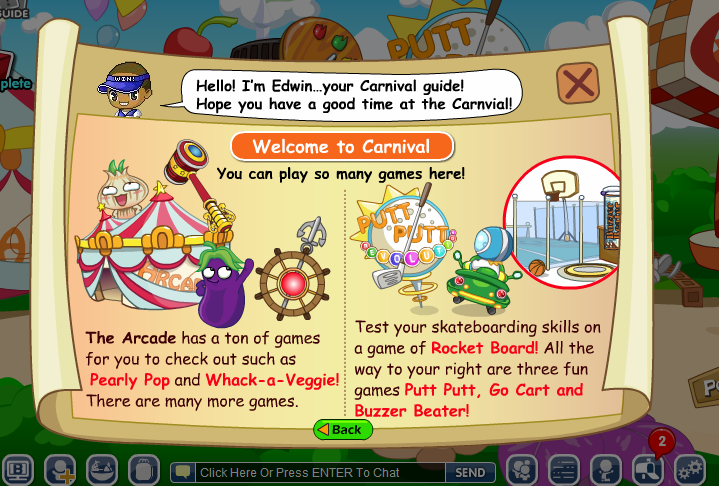
Task: Go back with the green Back button
Action: point(343,430)
